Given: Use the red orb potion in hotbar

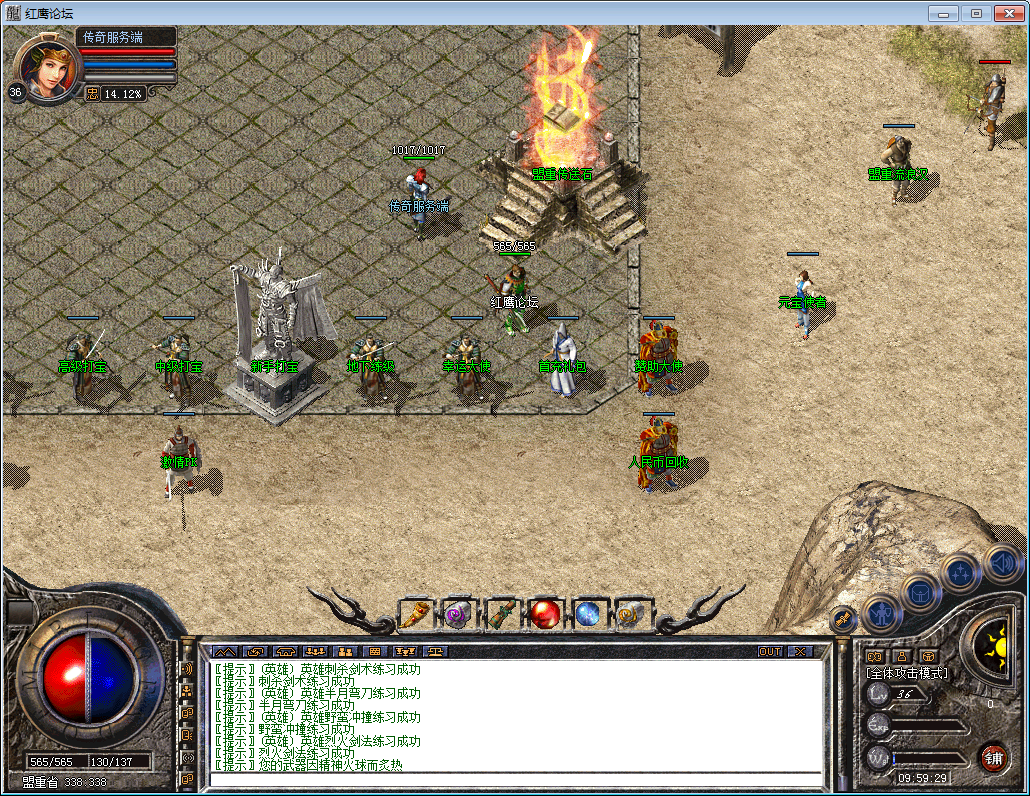Looking at the screenshot, I should coord(545,613).
